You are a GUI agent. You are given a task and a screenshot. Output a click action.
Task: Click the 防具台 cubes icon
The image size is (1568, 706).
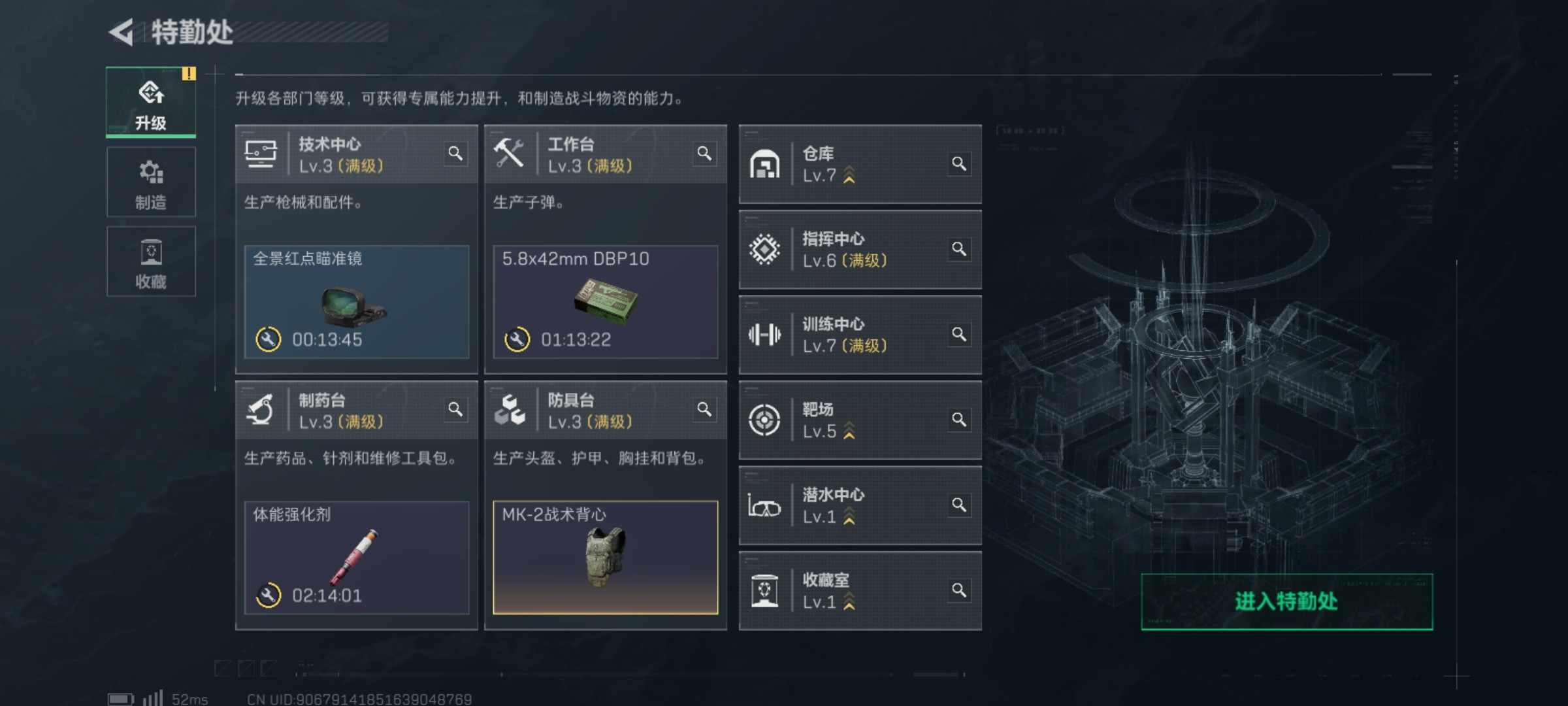[514, 410]
